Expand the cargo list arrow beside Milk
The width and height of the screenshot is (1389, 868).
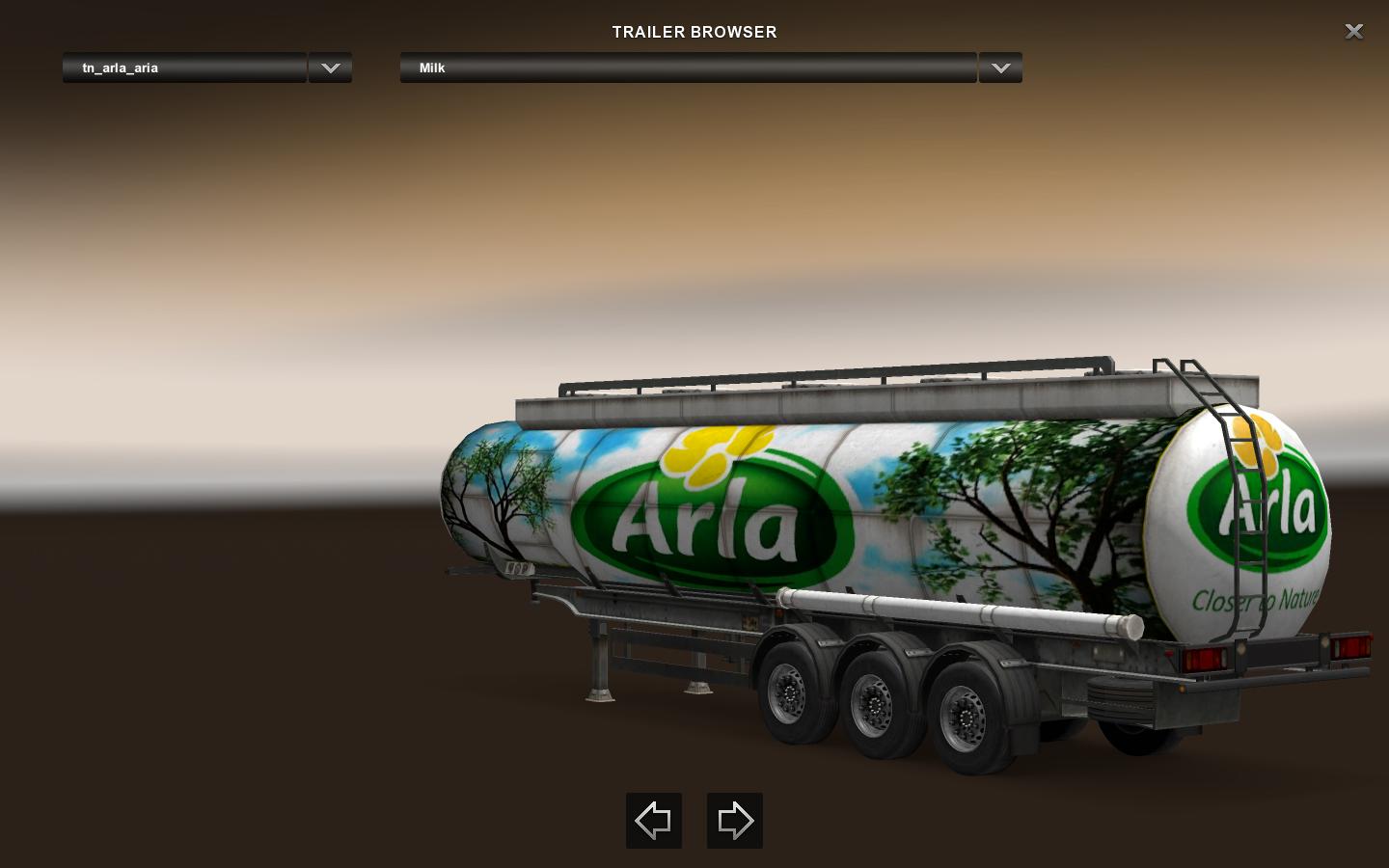tap(1000, 68)
